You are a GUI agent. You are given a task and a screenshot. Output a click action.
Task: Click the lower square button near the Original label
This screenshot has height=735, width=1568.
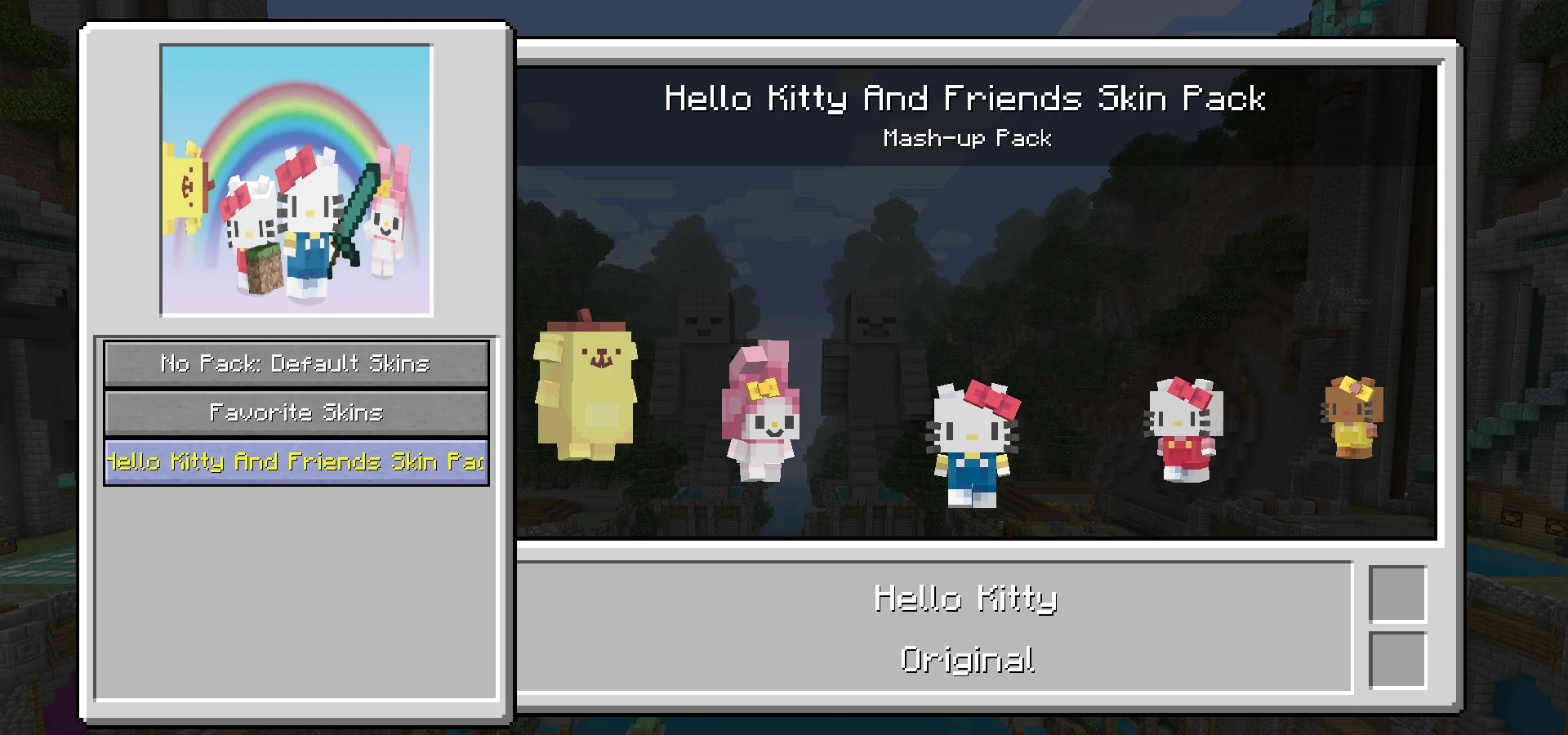click(1399, 659)
